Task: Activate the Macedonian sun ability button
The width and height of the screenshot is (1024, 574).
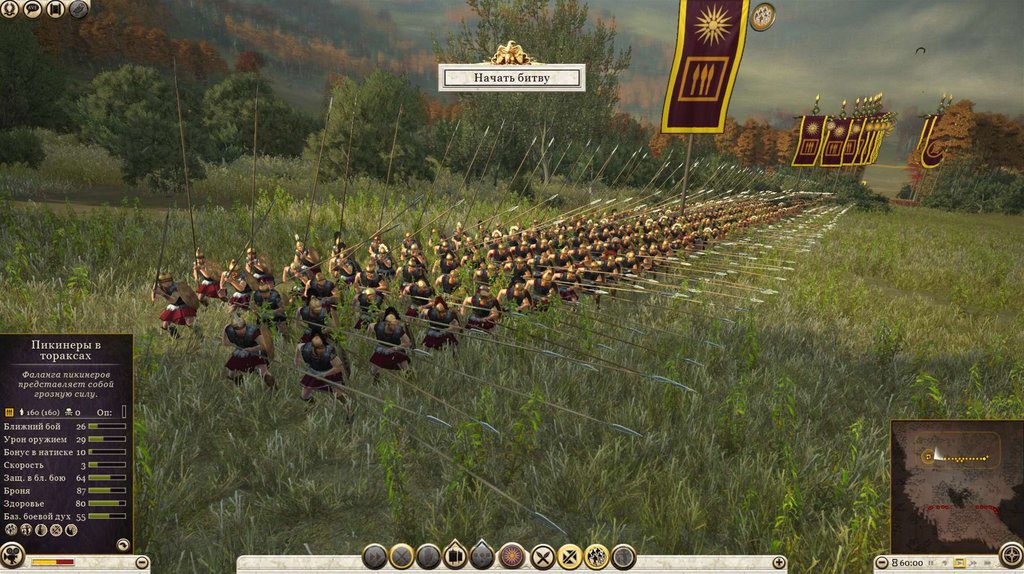Action: click(x=512, y=557)
